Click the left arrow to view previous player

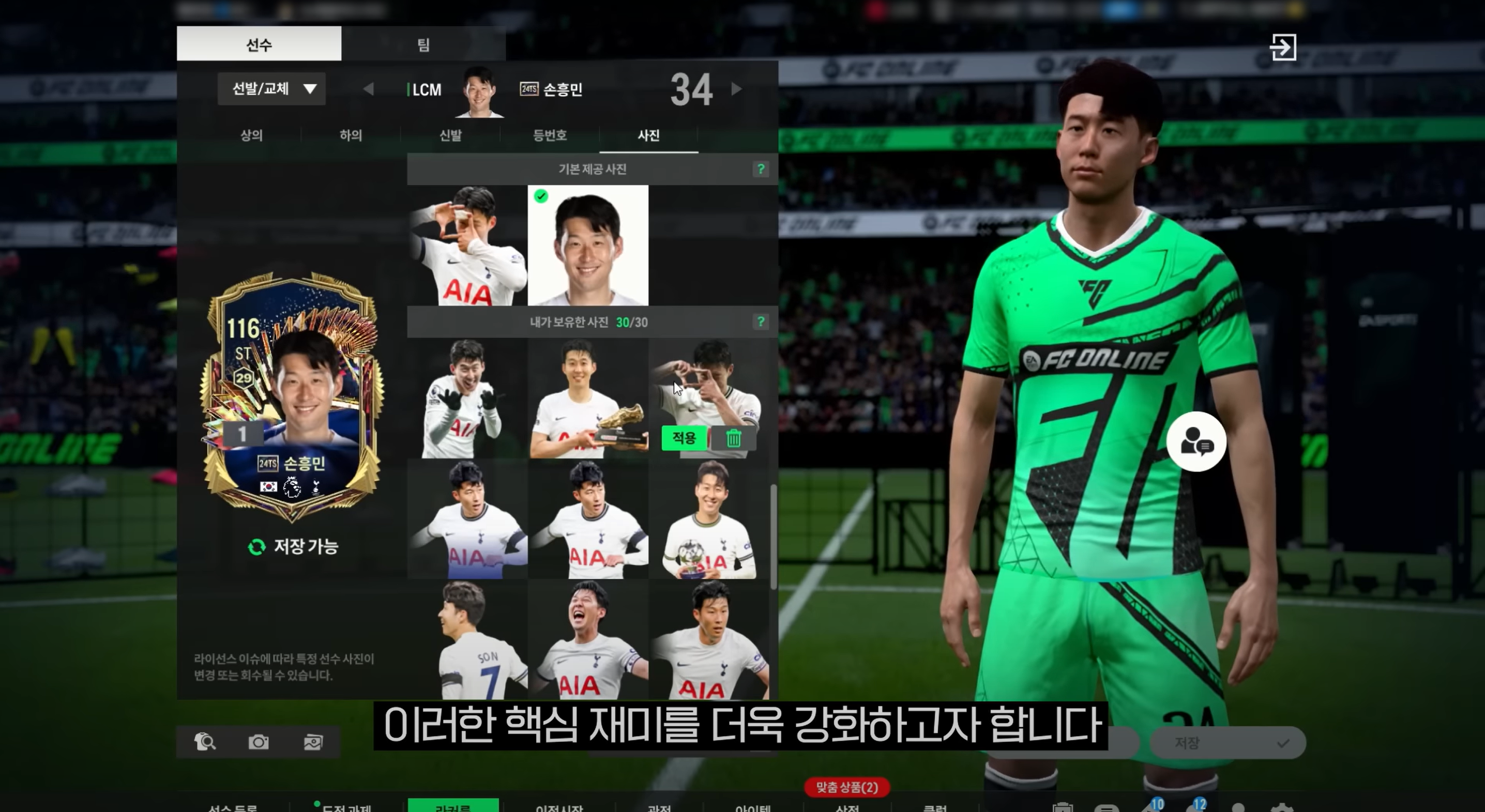(369, 89)
